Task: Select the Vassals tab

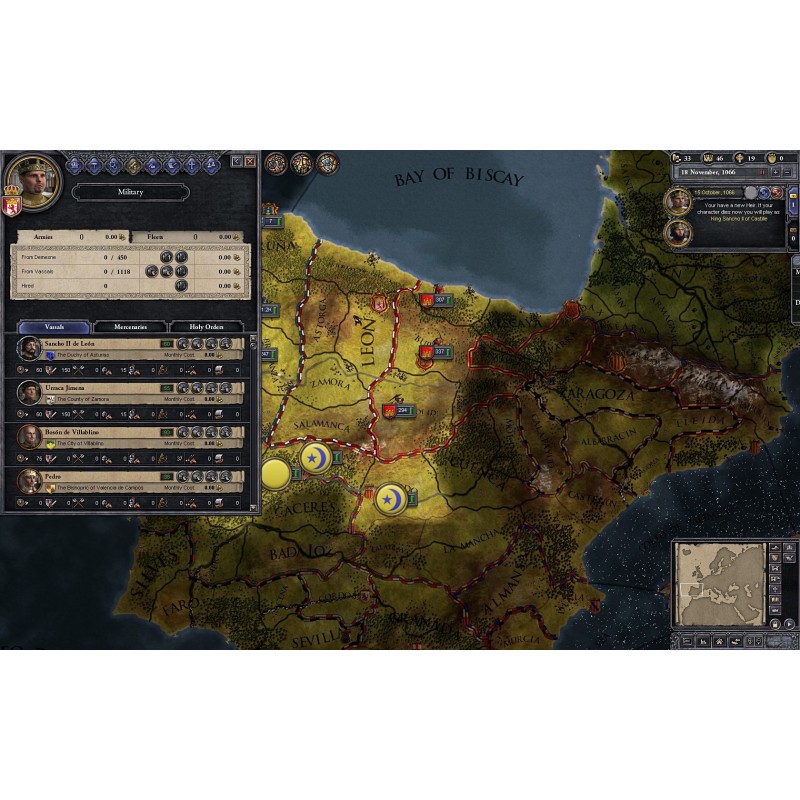Action: point(54,326)
